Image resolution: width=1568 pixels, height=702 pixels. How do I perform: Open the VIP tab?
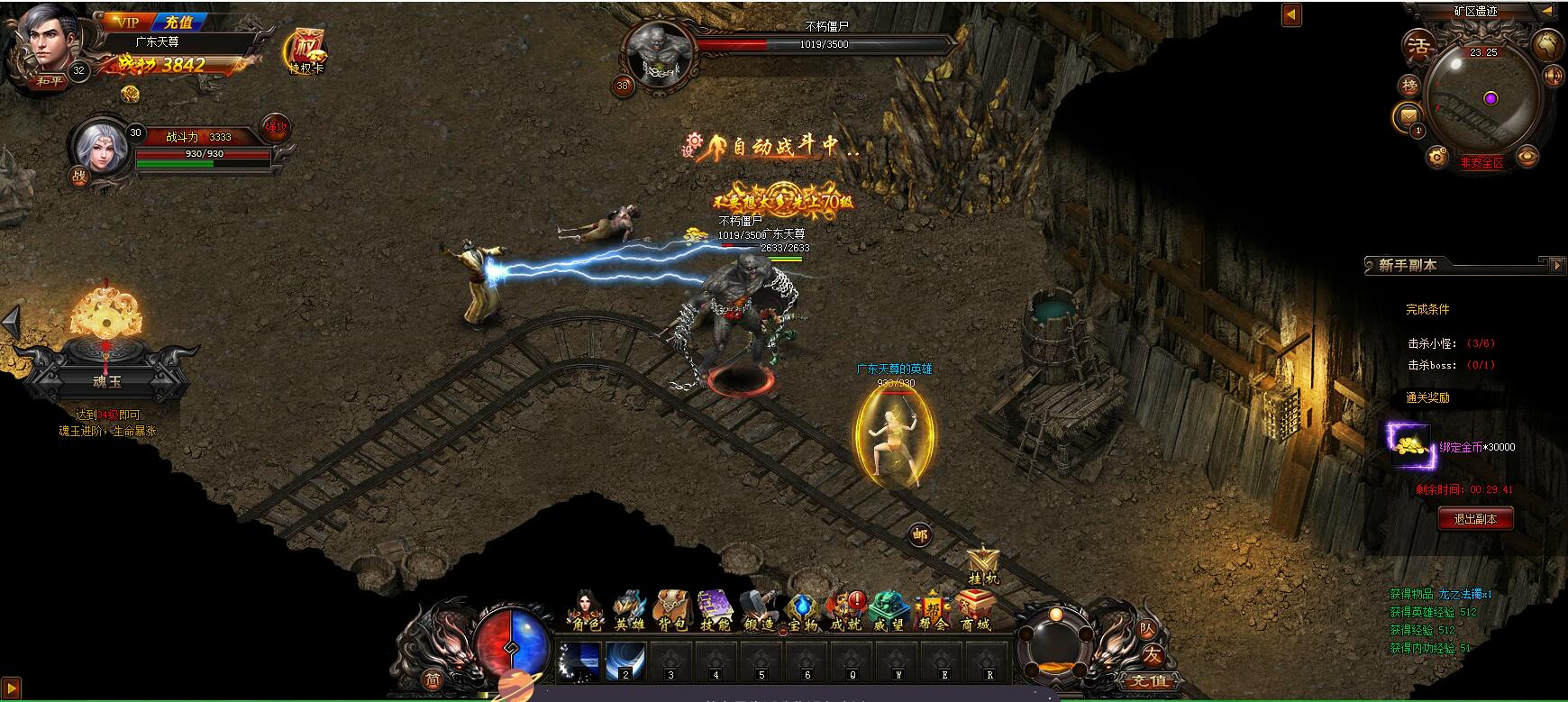pos(127,23)
